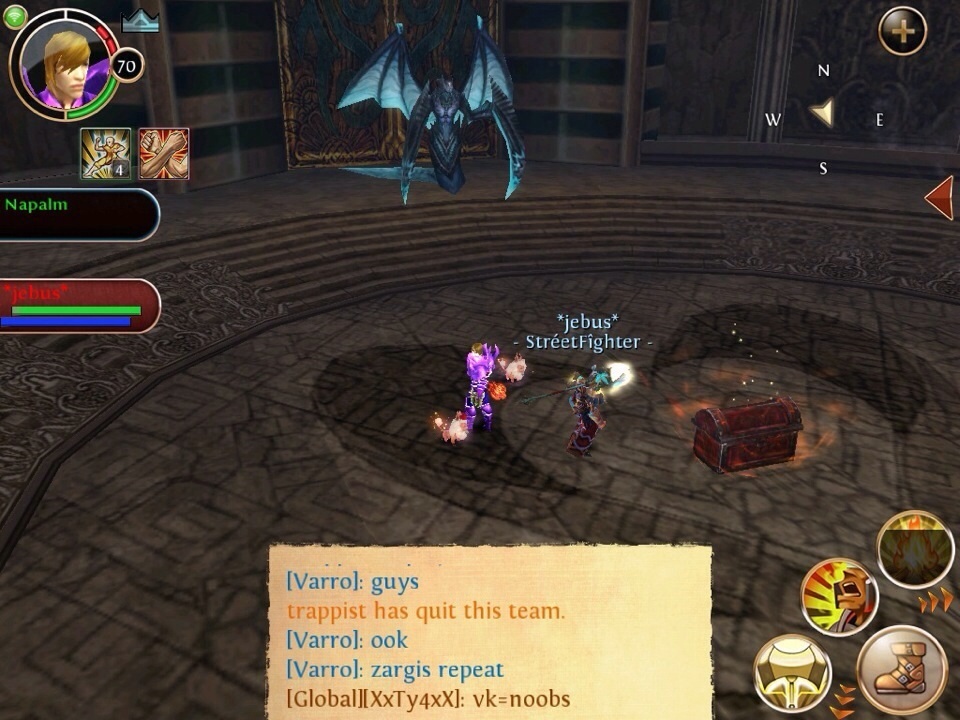This screenshot has width=960, height=720.
Task: Tap the crown icon beside the portrait
Action: [x=140, y=21]
